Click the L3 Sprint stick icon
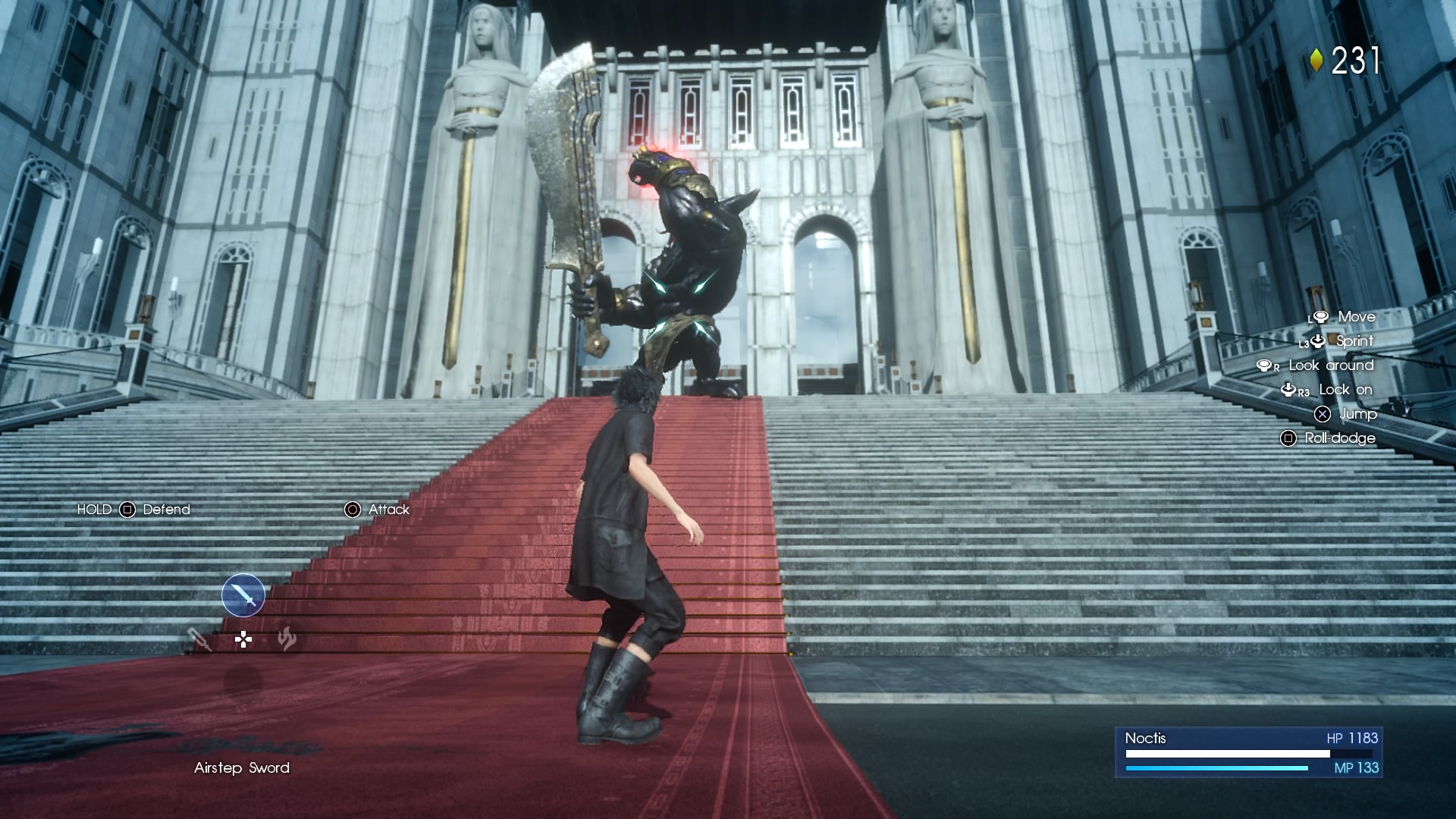The width and height of the screenshot is (1456, 819). pos(1317,341)
